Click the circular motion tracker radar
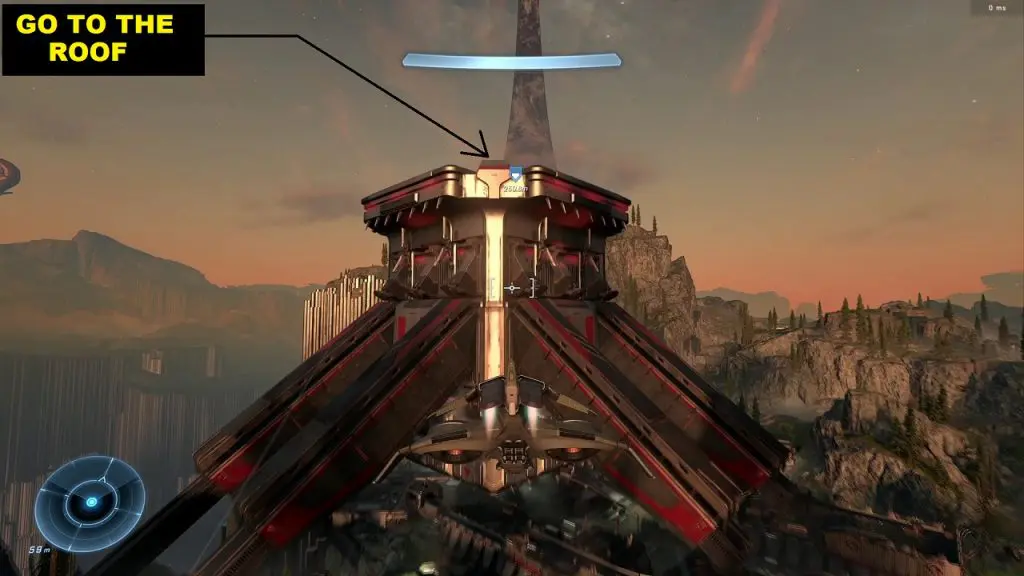 point(90,502)
